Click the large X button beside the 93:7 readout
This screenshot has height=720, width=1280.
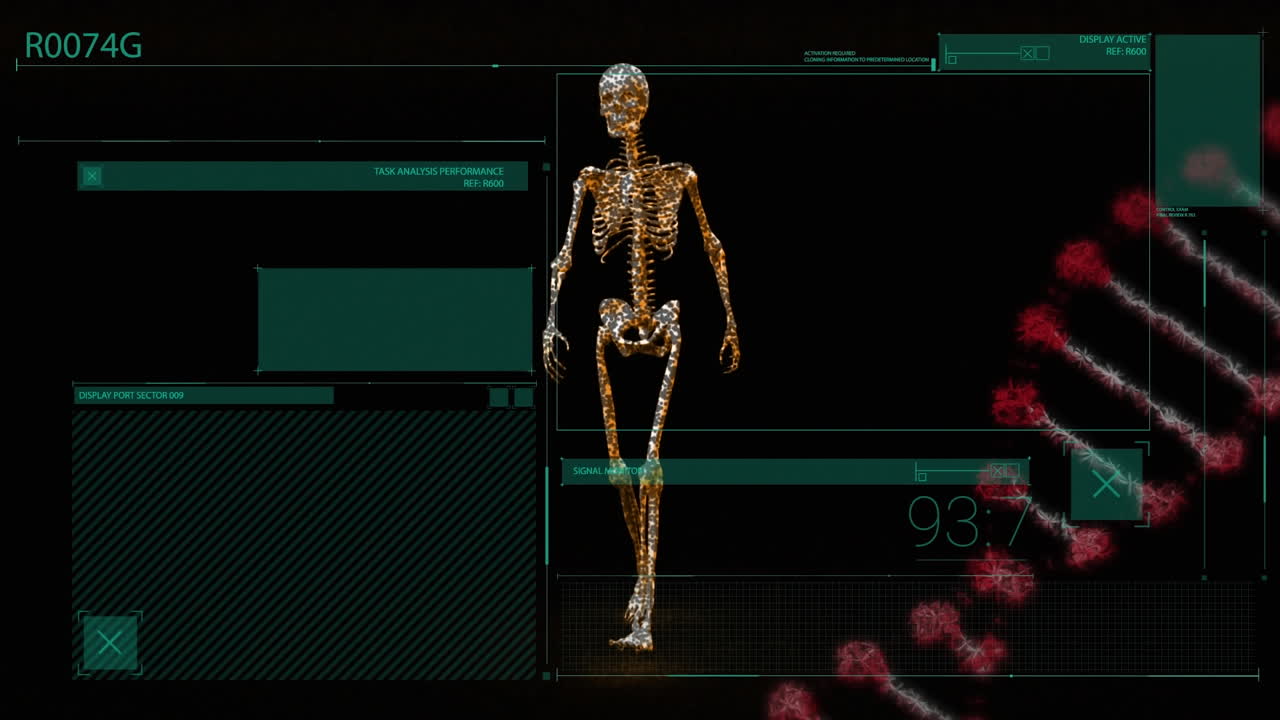click(x=1106, y=485)
